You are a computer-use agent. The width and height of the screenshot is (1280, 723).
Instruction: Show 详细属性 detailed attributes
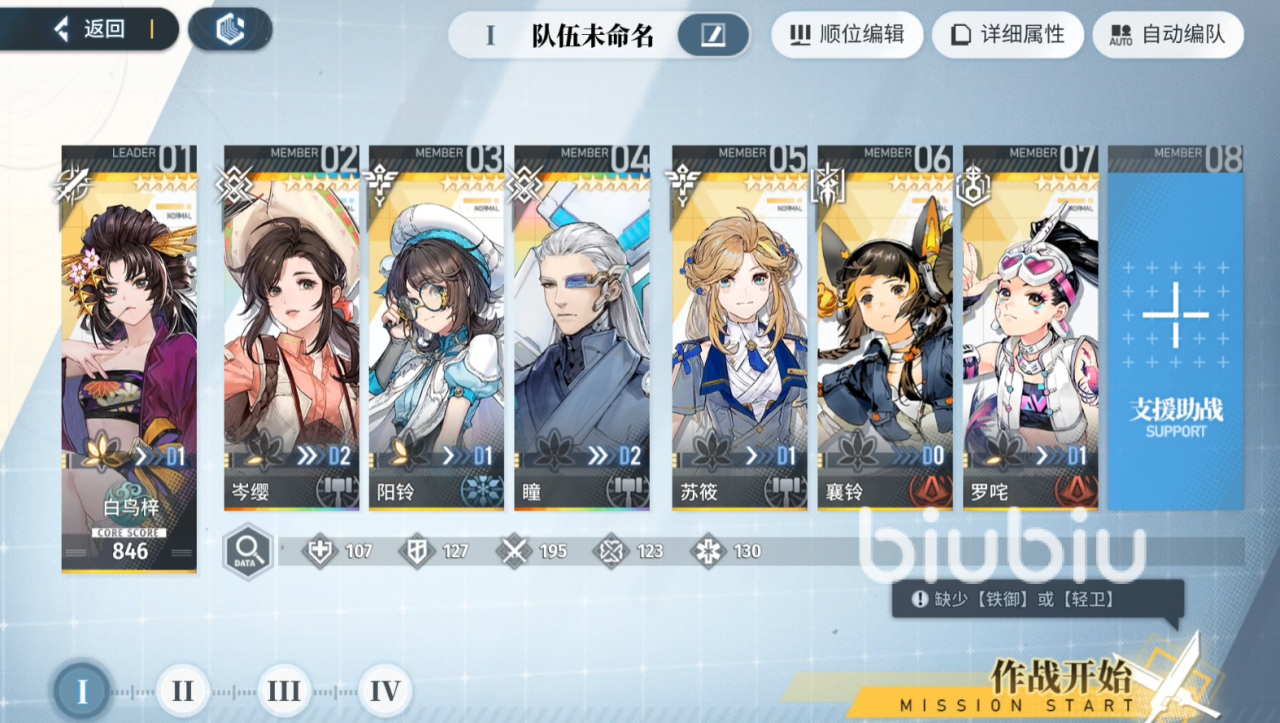[1007, 35]
